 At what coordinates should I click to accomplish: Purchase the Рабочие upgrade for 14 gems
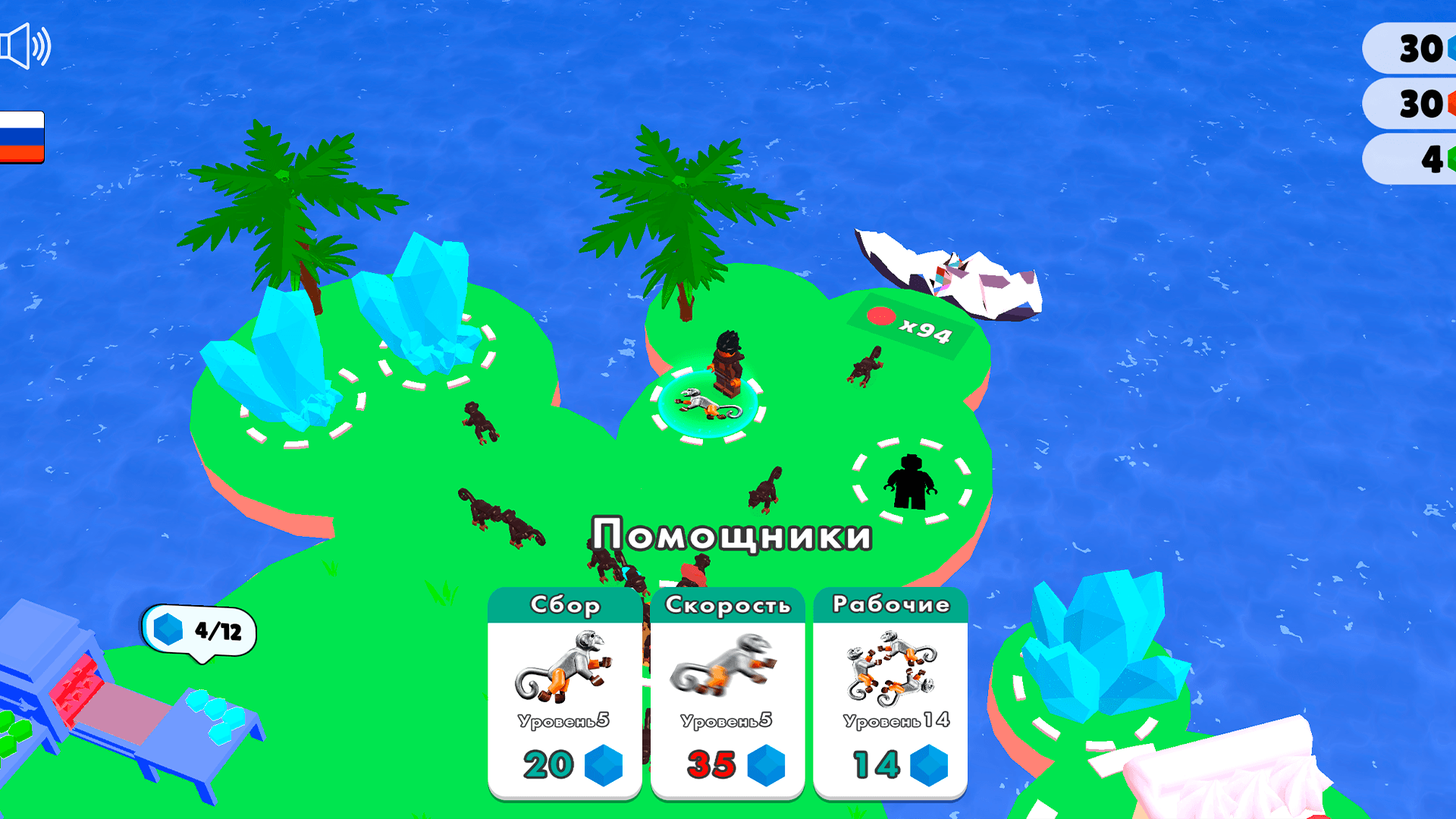click(x=890, y=766)
